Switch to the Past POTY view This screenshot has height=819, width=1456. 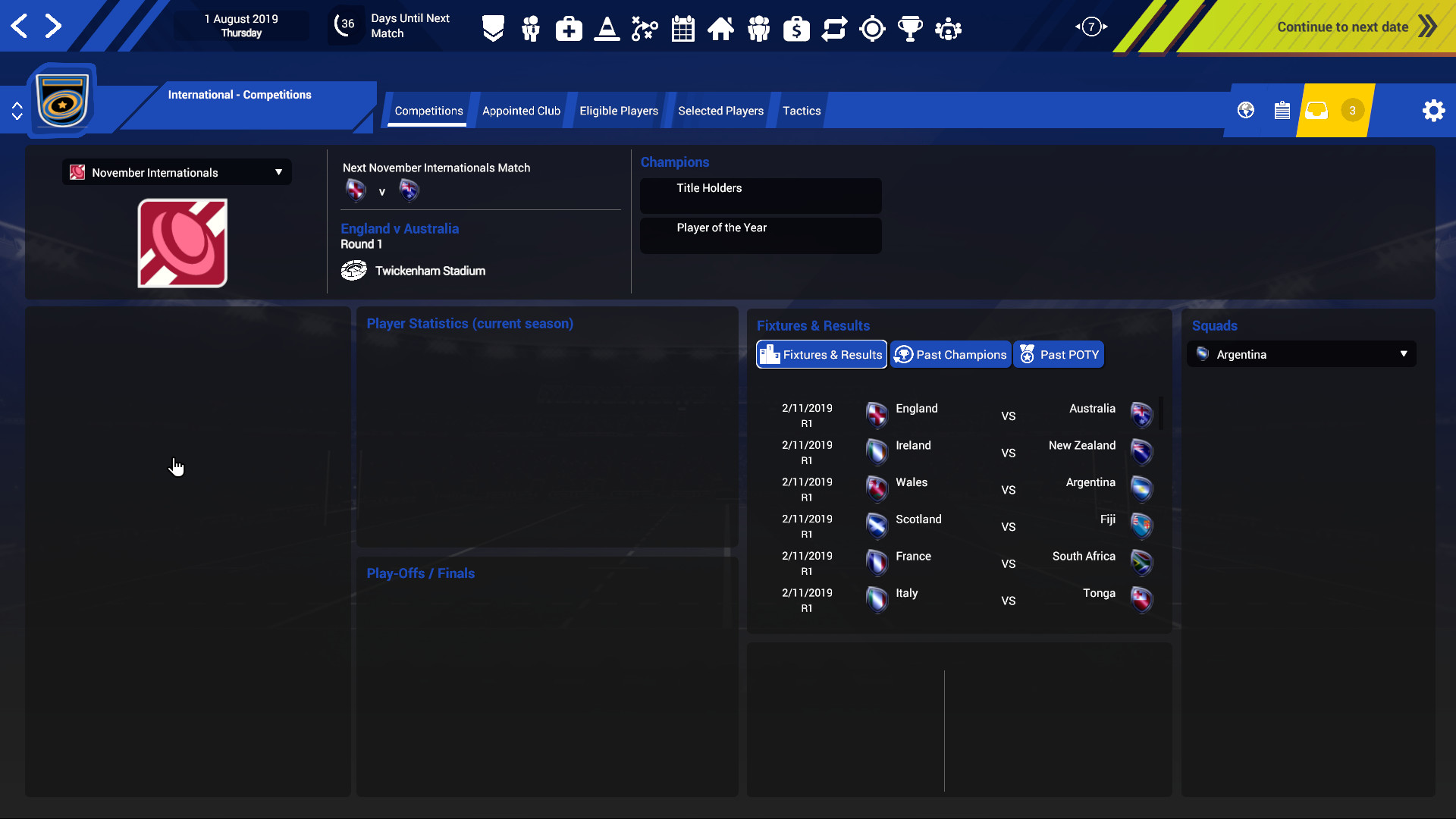click(1059, 354)
